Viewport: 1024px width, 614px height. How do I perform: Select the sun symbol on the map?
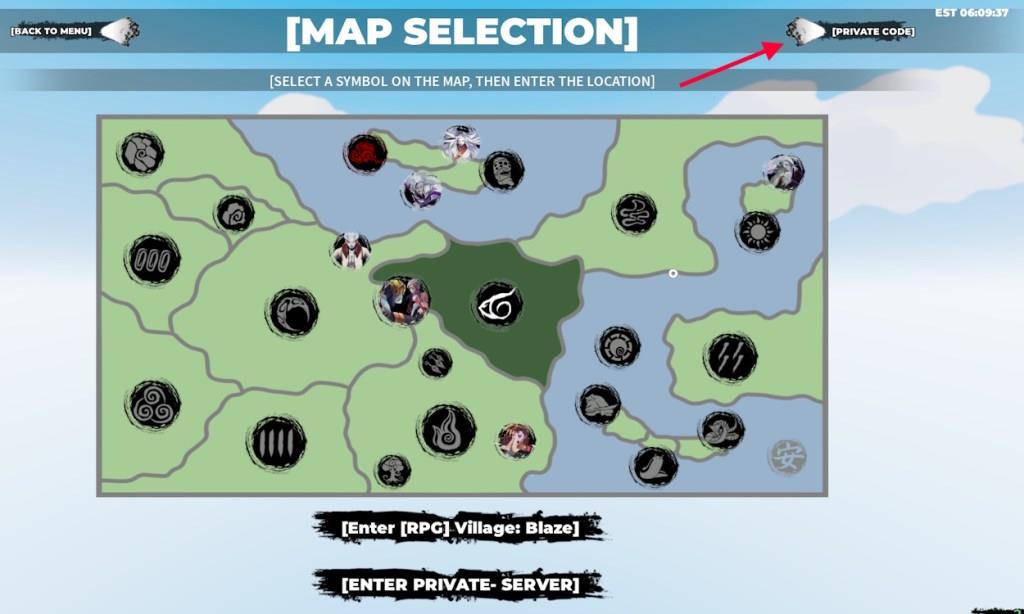tap(758, 232)
